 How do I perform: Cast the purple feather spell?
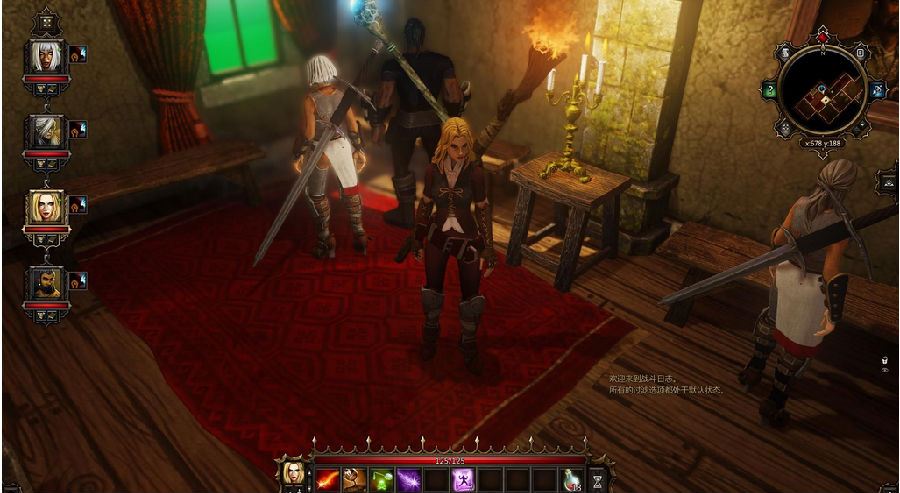click(x=408, y=480)
